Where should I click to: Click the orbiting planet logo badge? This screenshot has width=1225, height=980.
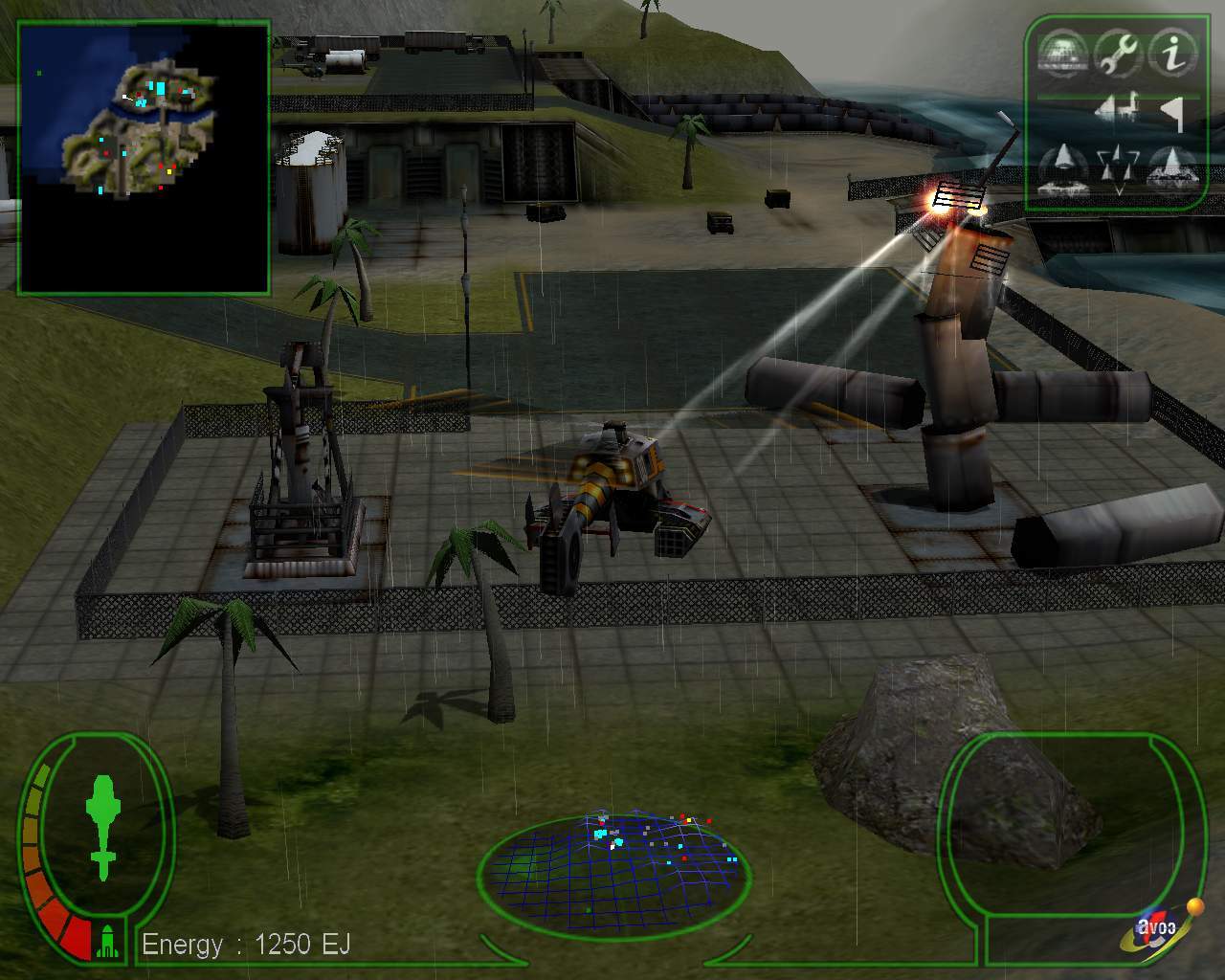pyautogui.click(x=1160, y=930)
